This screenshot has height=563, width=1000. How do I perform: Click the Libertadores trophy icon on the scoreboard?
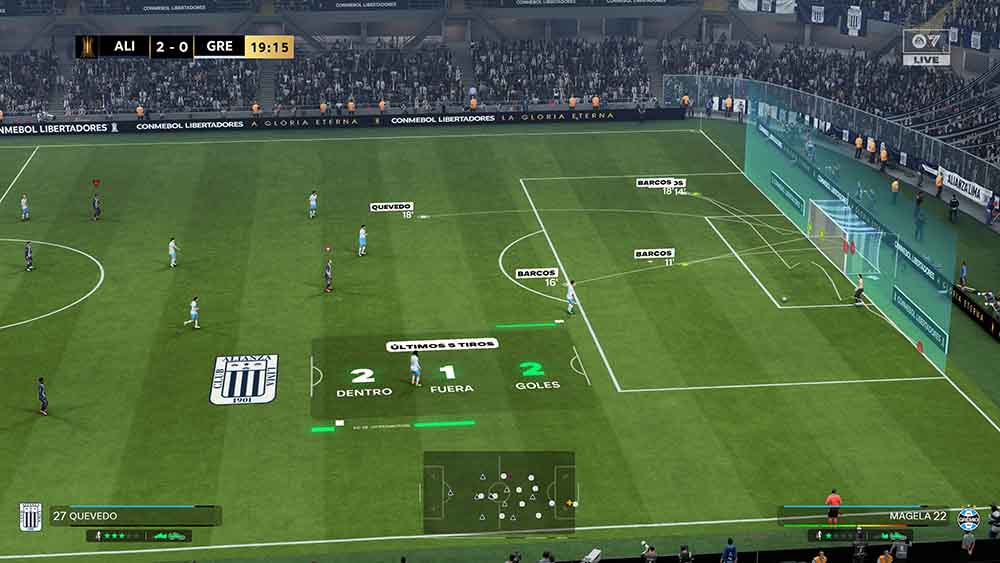click(87, 46)
